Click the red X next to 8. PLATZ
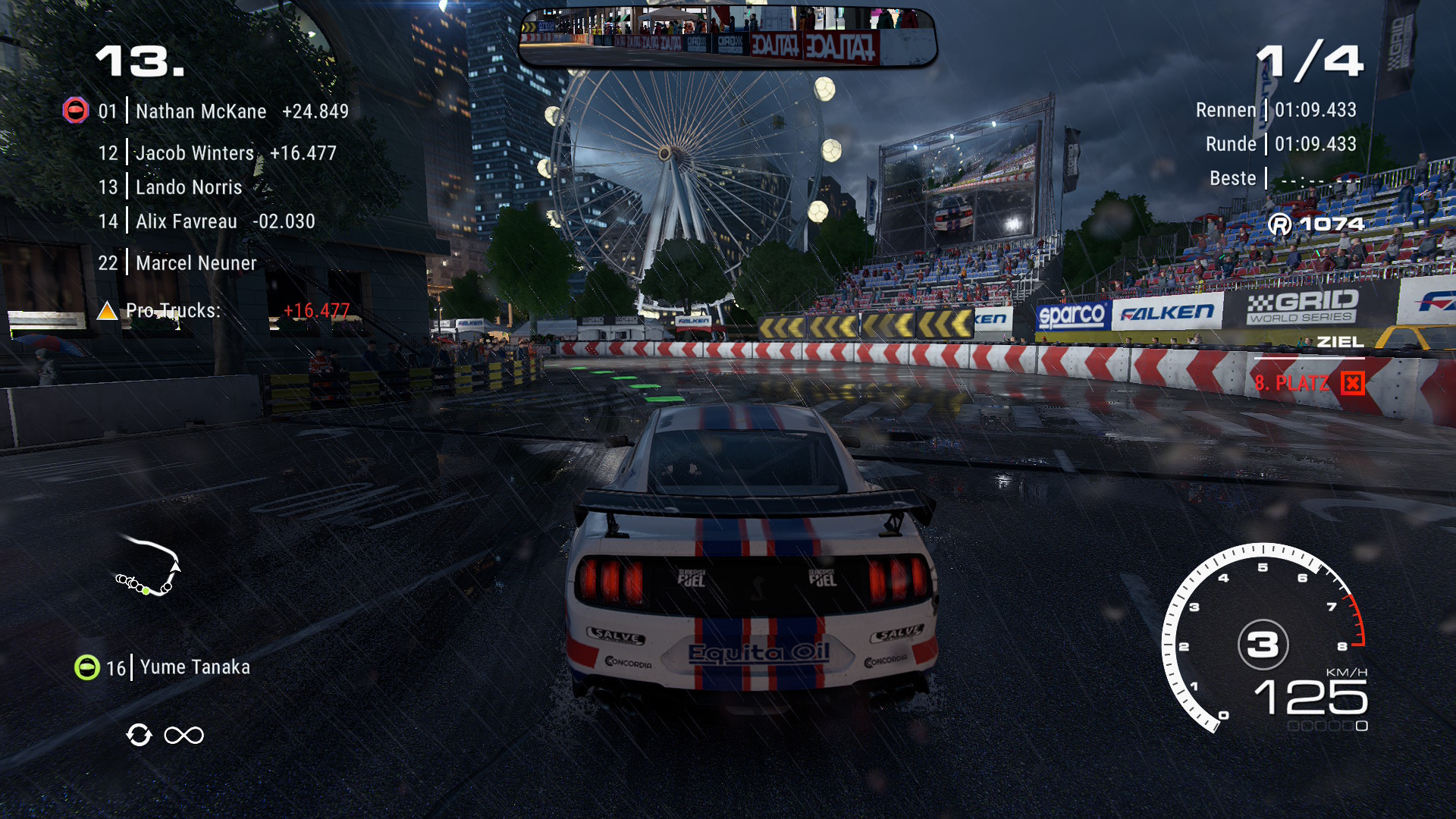This screenshot has height=819, width=1456. pyautogui.click(x=1352, y=384)
